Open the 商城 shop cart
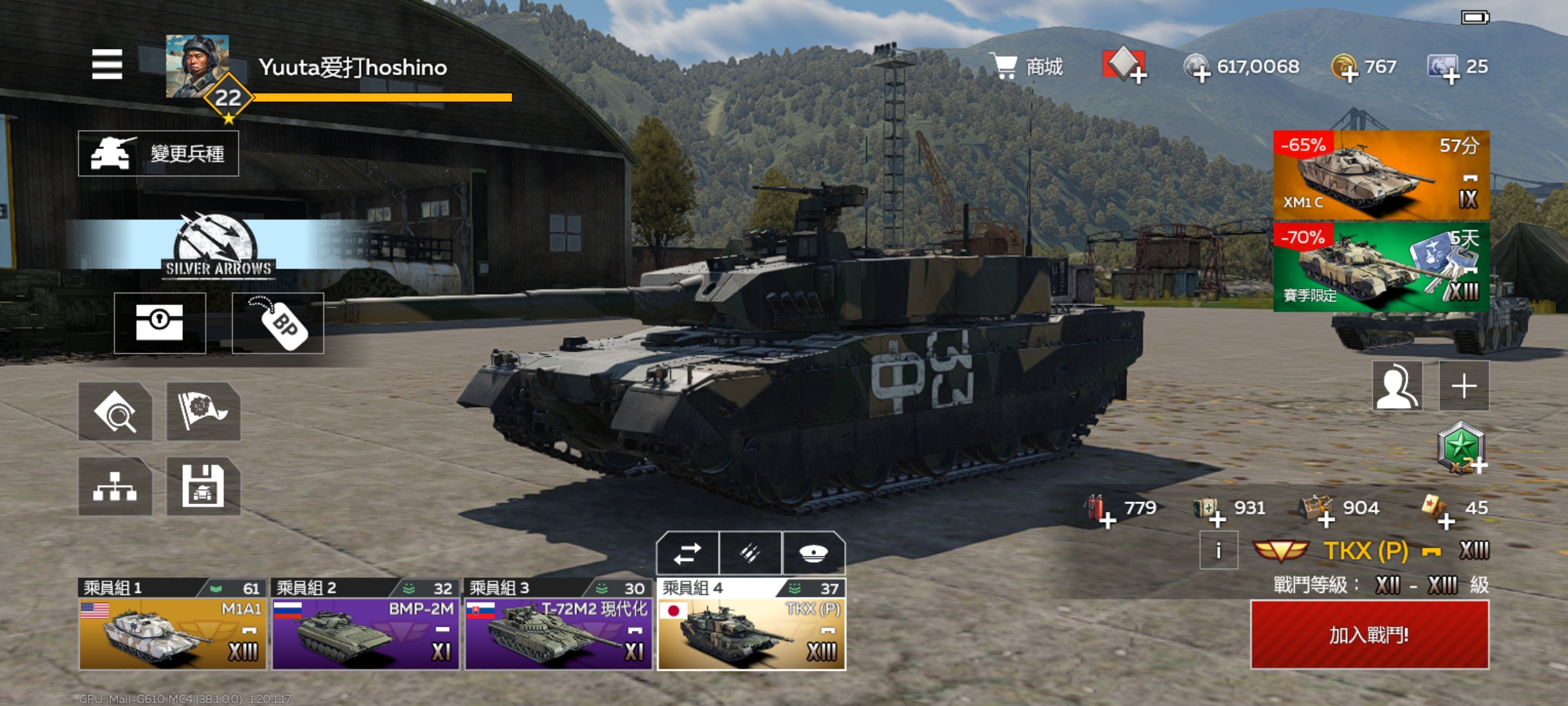The height and width of the screenshot is (706, 1568). [1028, 67]
